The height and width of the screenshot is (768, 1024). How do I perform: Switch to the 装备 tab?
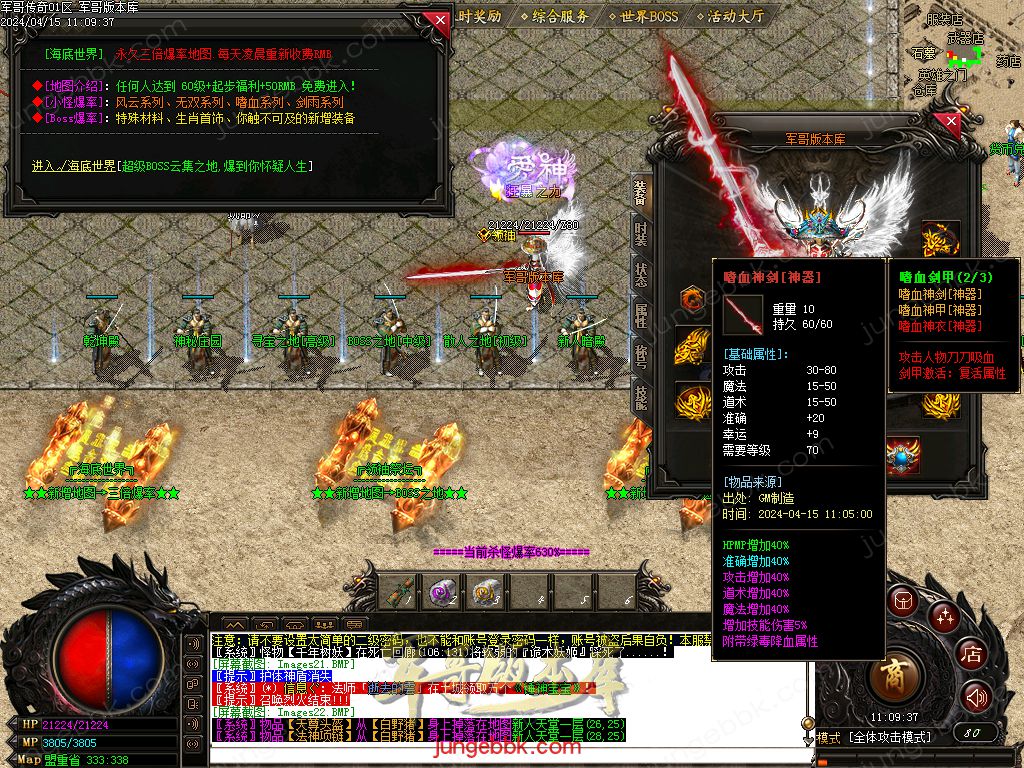click(641, 192)
